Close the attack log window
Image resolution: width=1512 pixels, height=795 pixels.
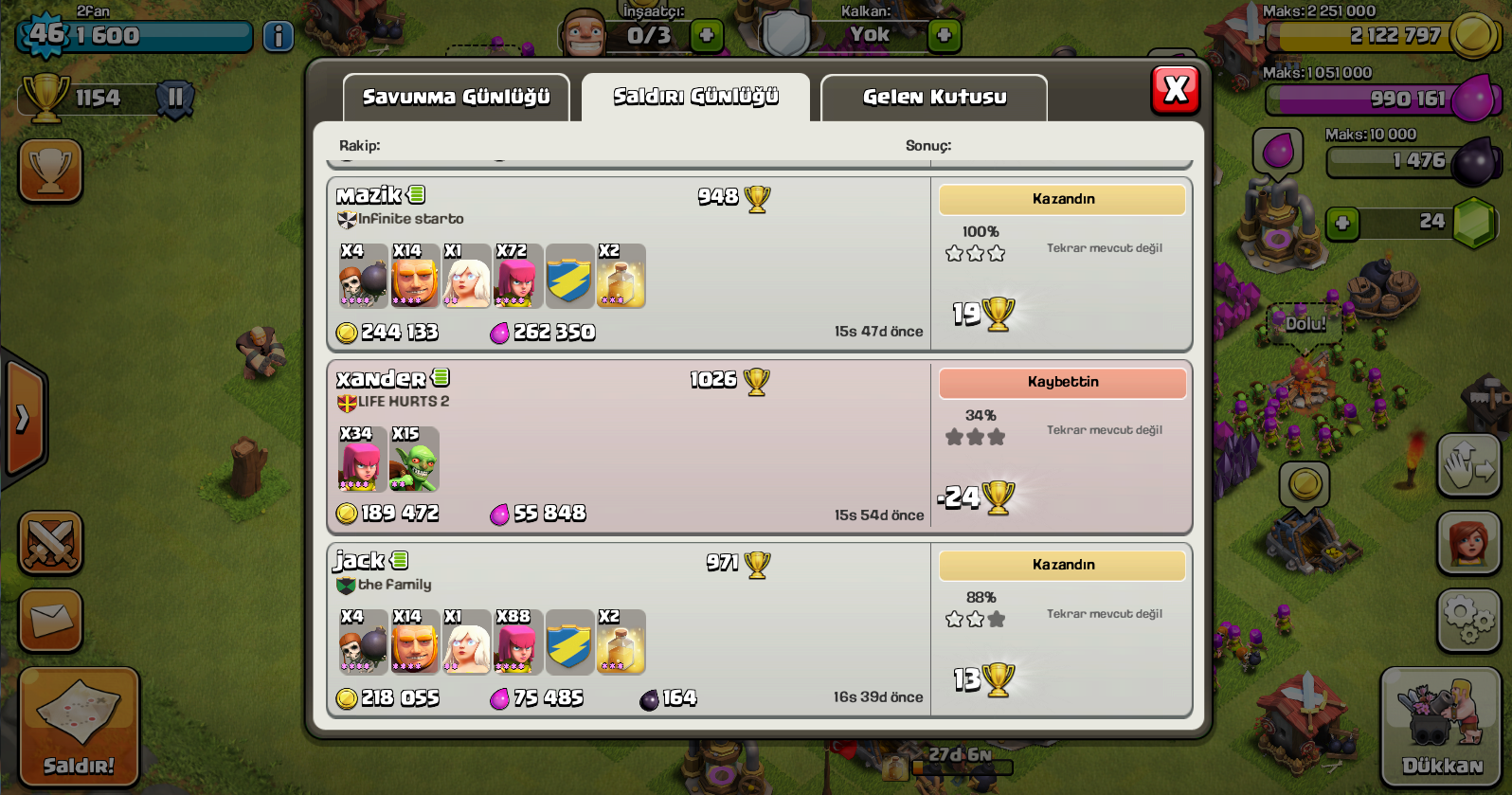[x=1175, y=90]
